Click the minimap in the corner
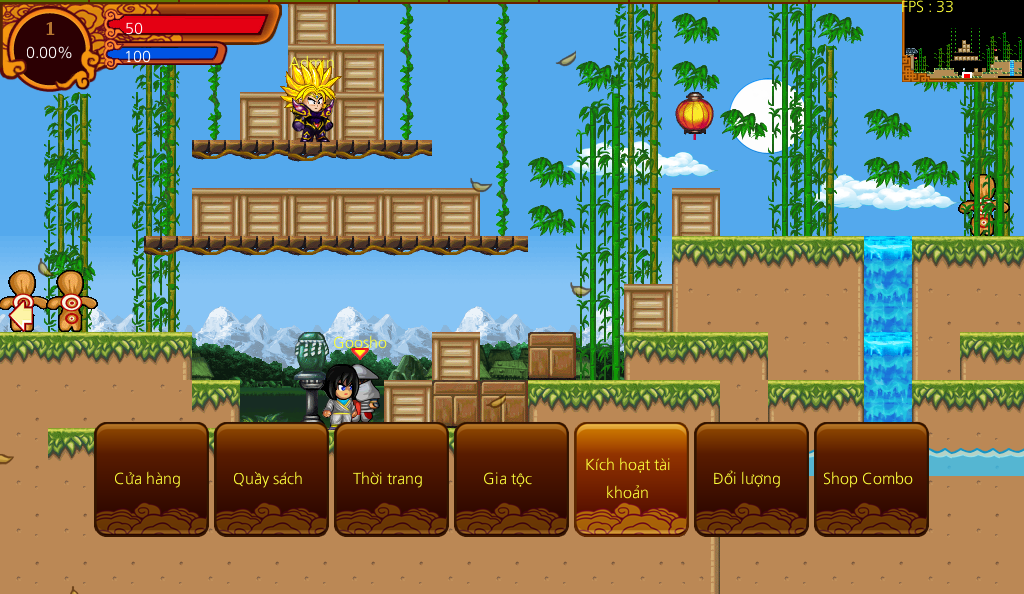This screenshot has height=594, width=1024. click(x=963, y=41)
